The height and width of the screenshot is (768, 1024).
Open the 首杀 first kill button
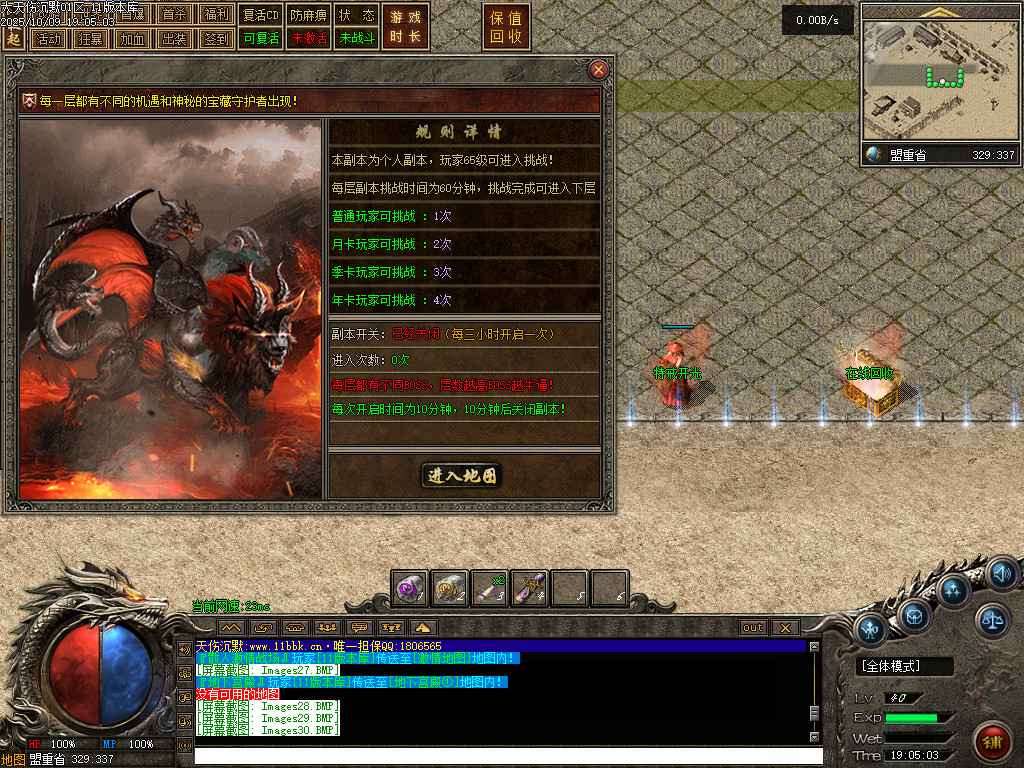click(x=173, y=15)
